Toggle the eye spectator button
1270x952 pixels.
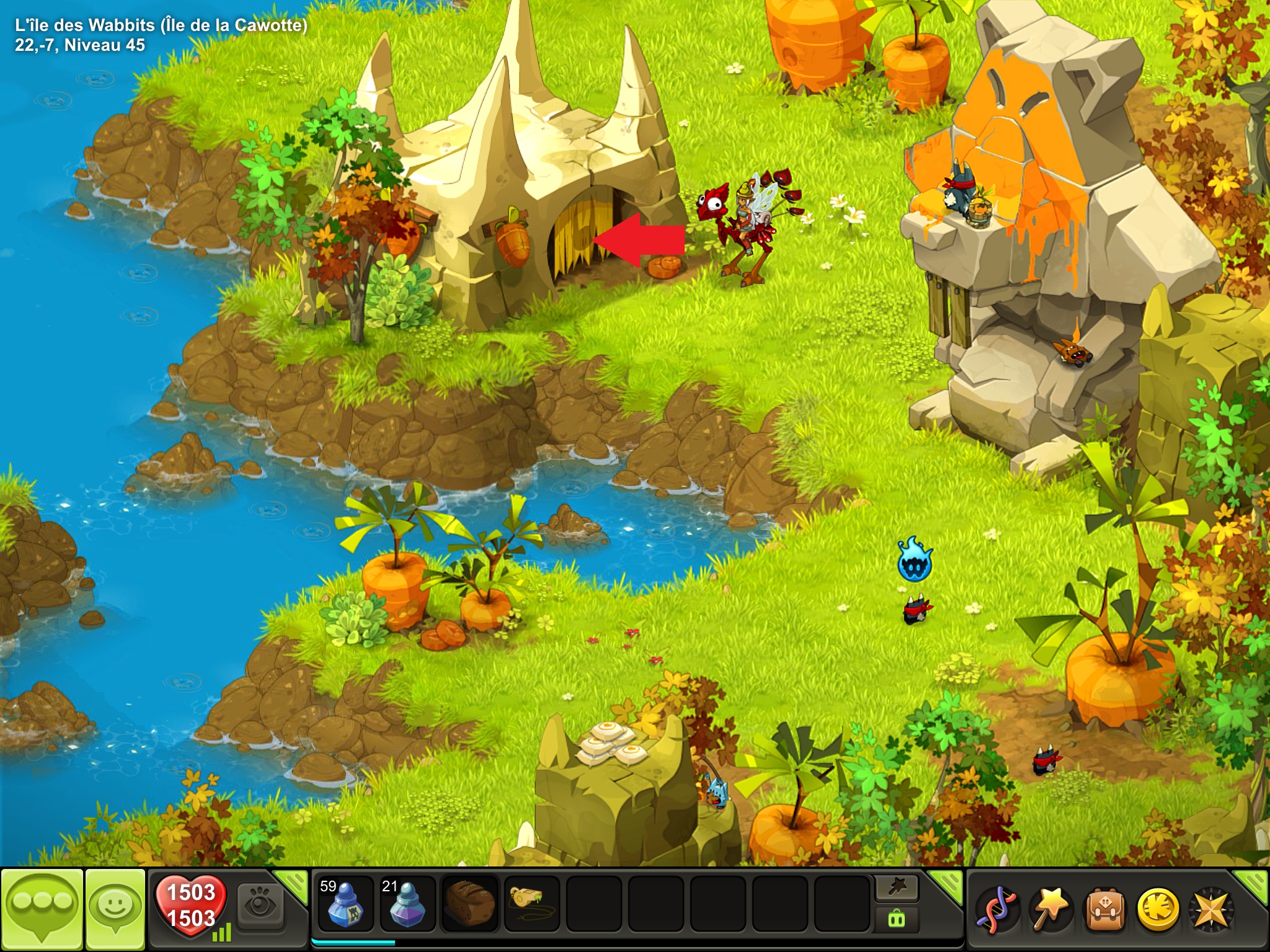point(260,907)
